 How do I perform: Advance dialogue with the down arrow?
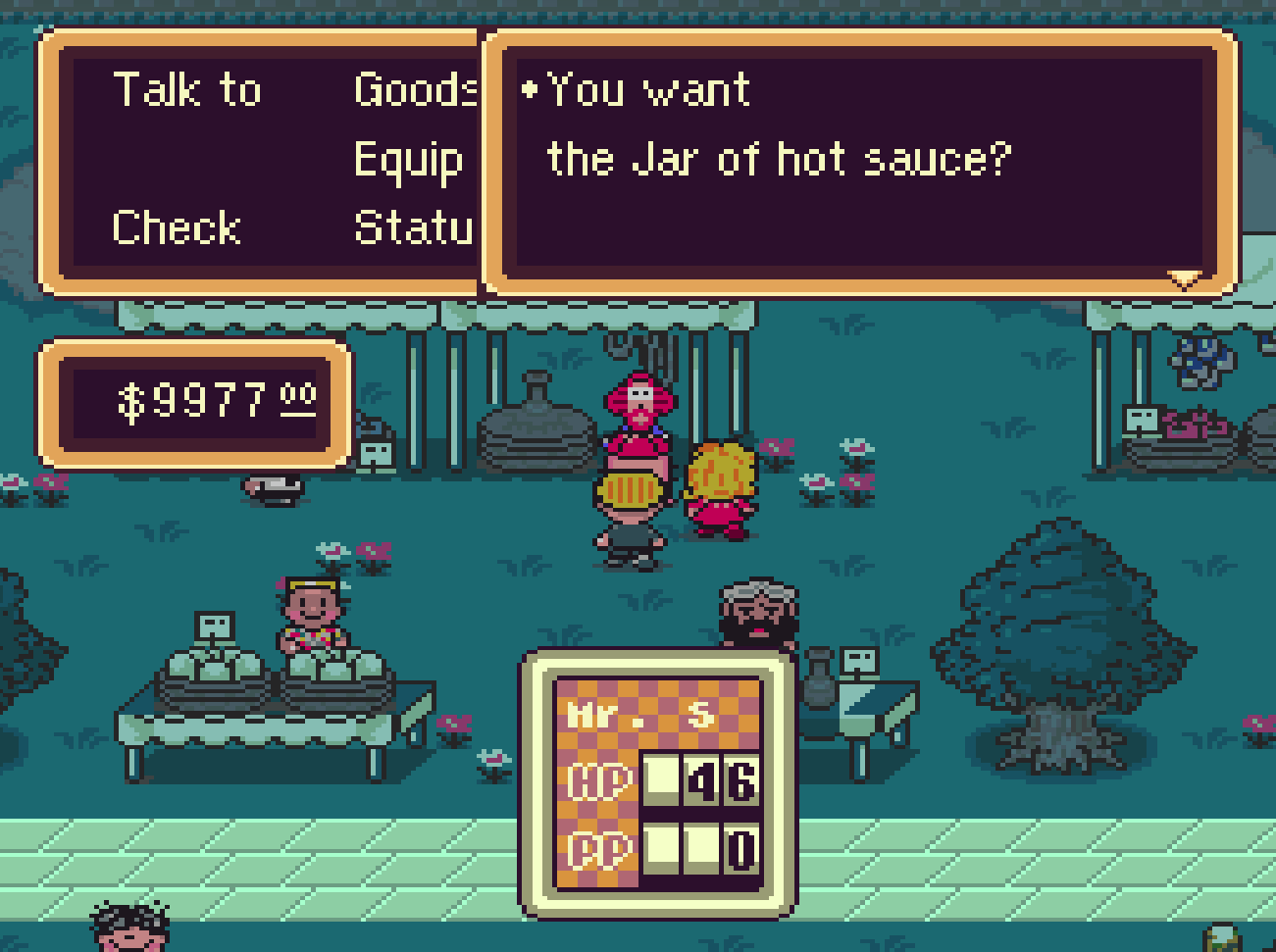pos(1185,280)
